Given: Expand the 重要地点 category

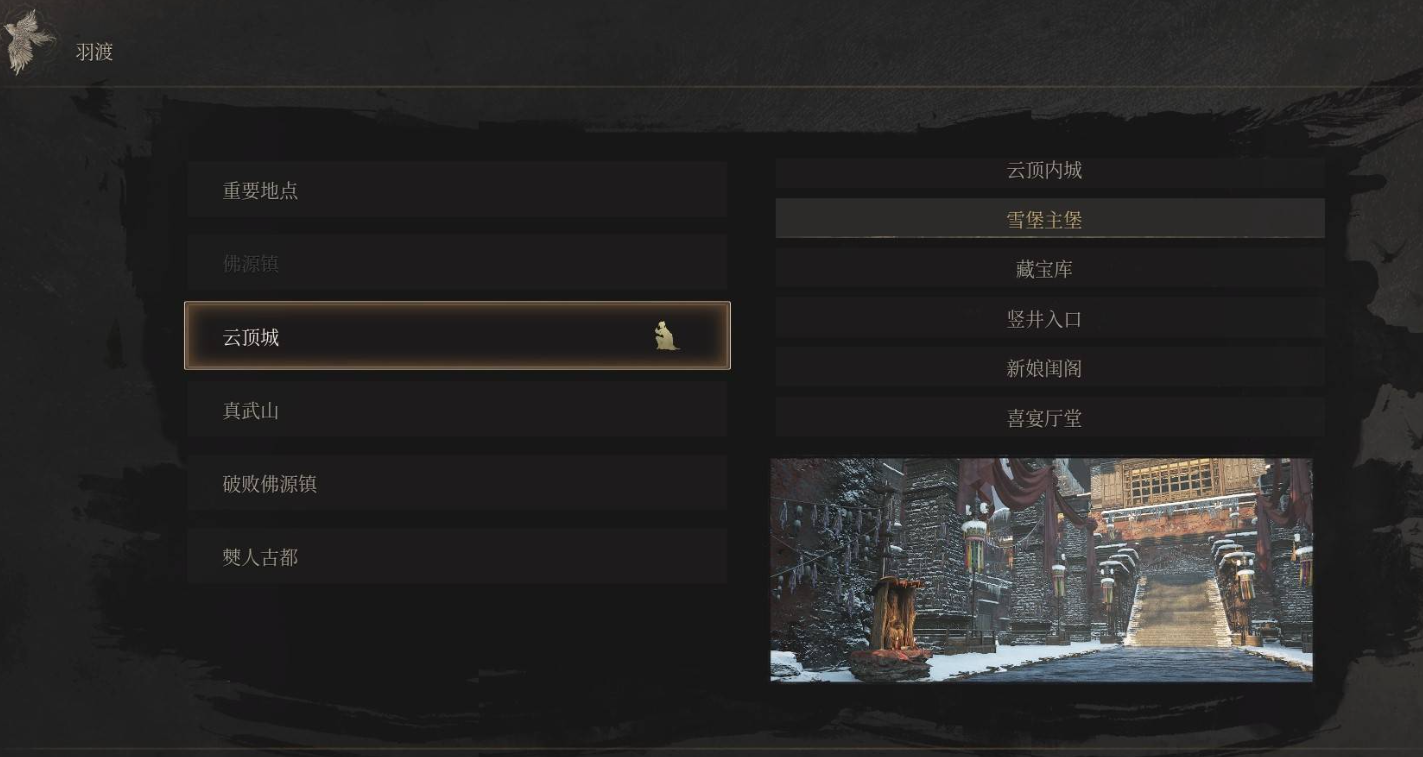Looking at the screenshot, I should pos(457,190).
